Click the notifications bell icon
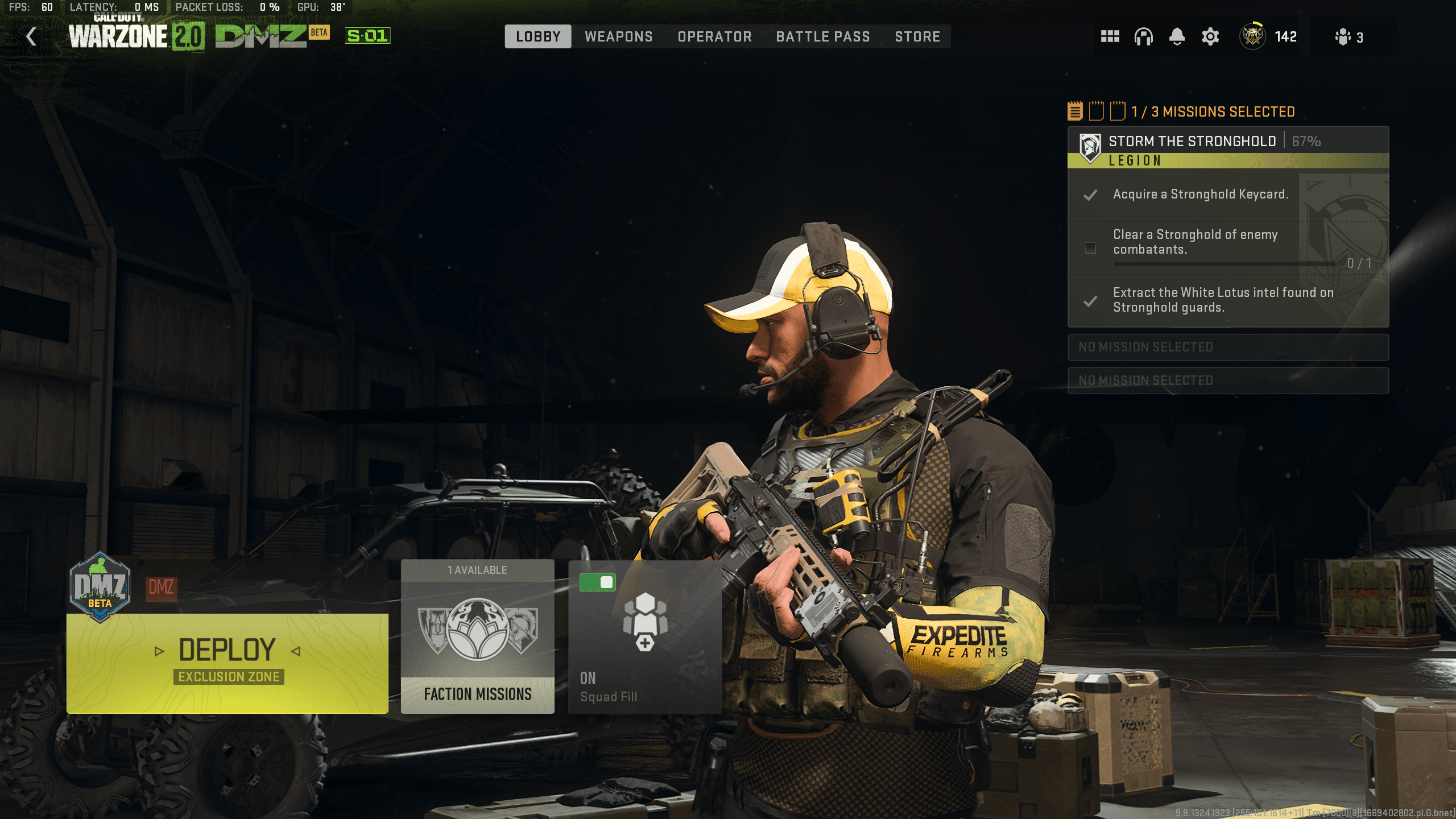The width and height of the screenshot is (1456, 819). click(1176, 36)
